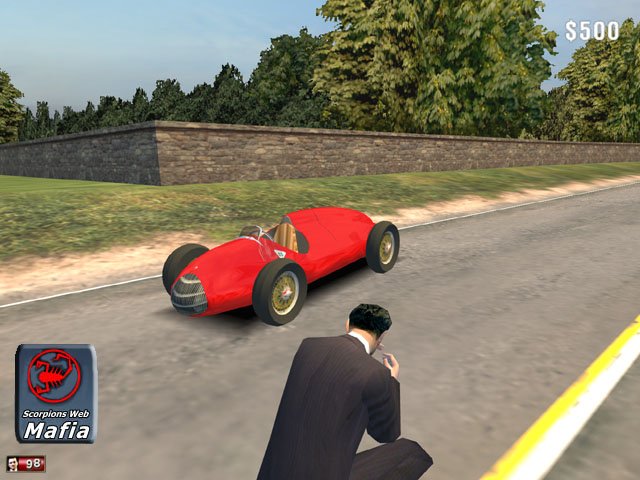Click the Scorpions Web Mafia logo badge
This screenshot has width=640, height=480.
point(56,393)
